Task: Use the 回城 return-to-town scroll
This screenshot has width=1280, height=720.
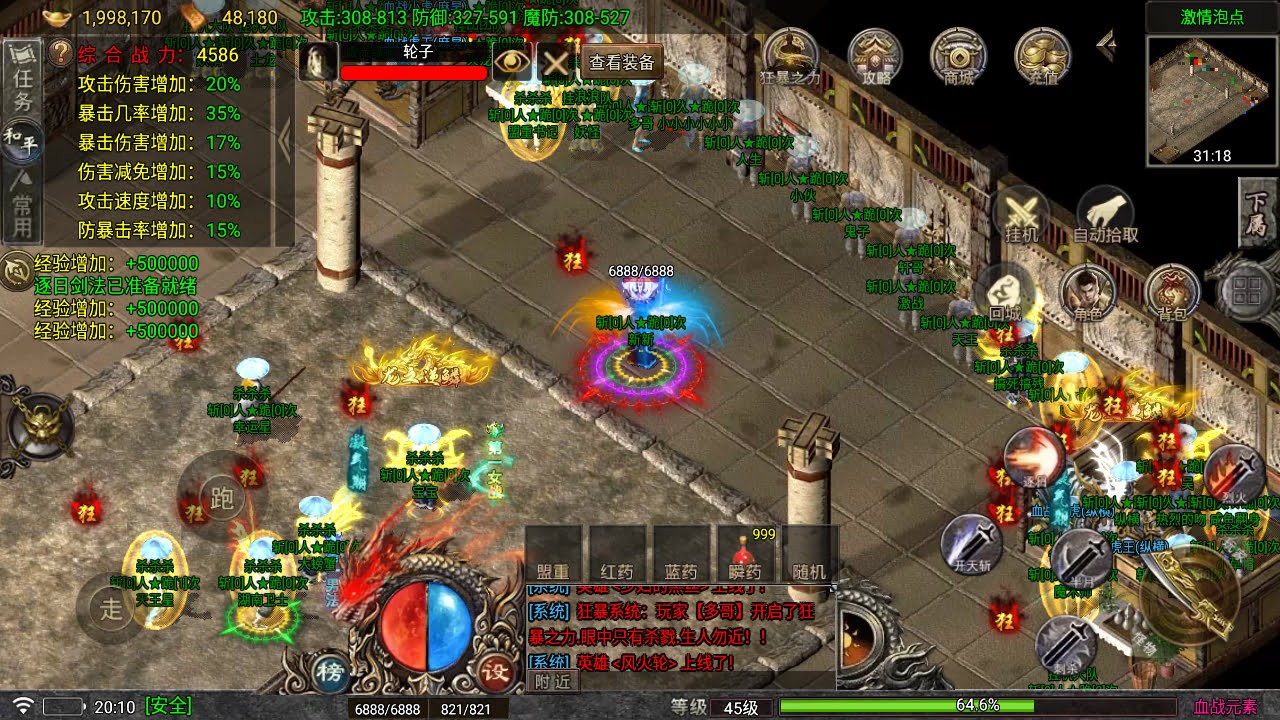Action: coord(1004,295)
